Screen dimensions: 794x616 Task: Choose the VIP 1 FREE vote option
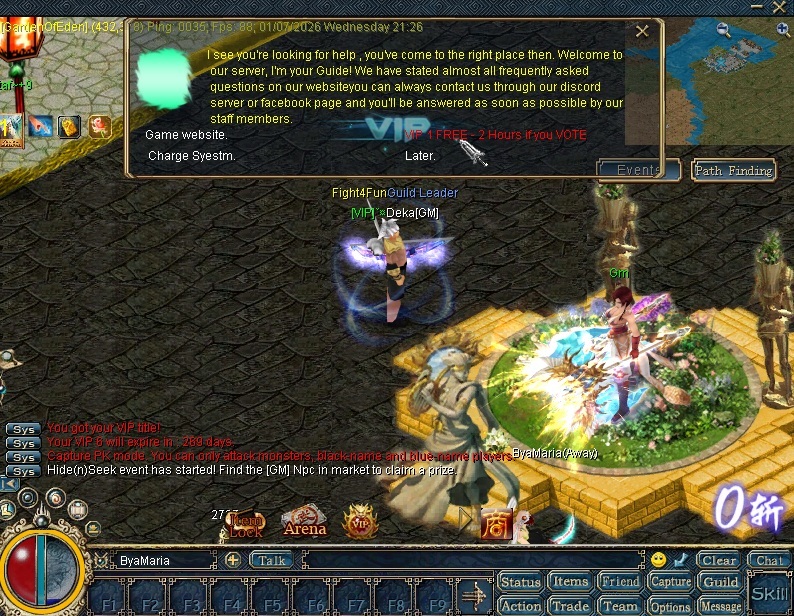496,134
